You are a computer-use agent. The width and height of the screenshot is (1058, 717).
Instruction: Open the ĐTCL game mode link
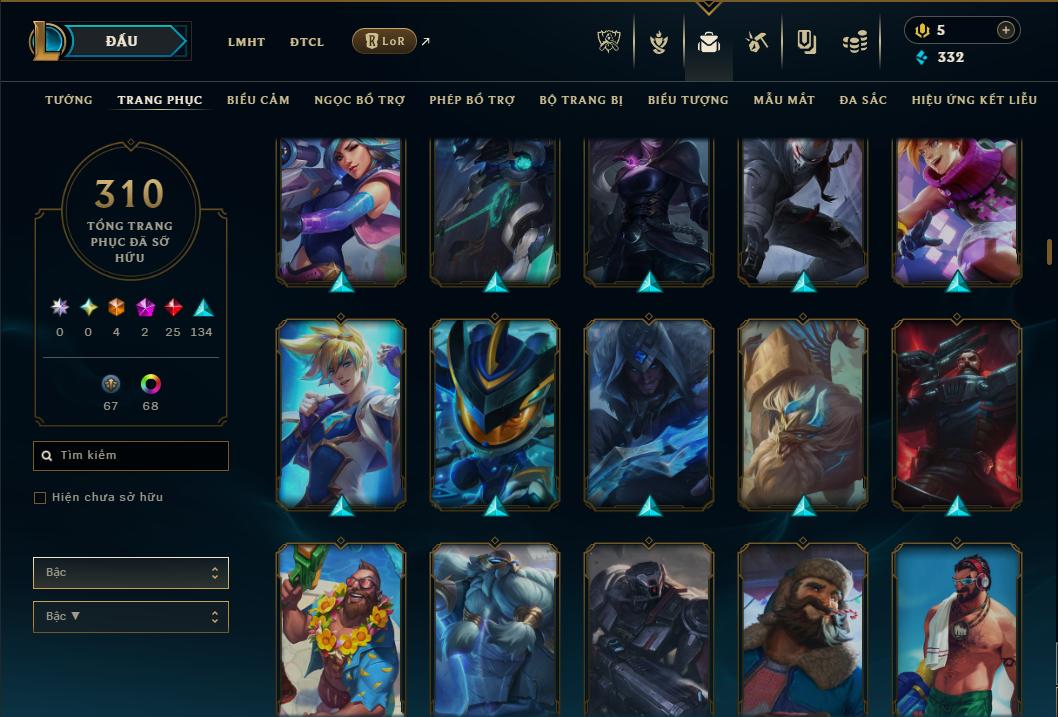pyautogui.click(x=307, y=42)
